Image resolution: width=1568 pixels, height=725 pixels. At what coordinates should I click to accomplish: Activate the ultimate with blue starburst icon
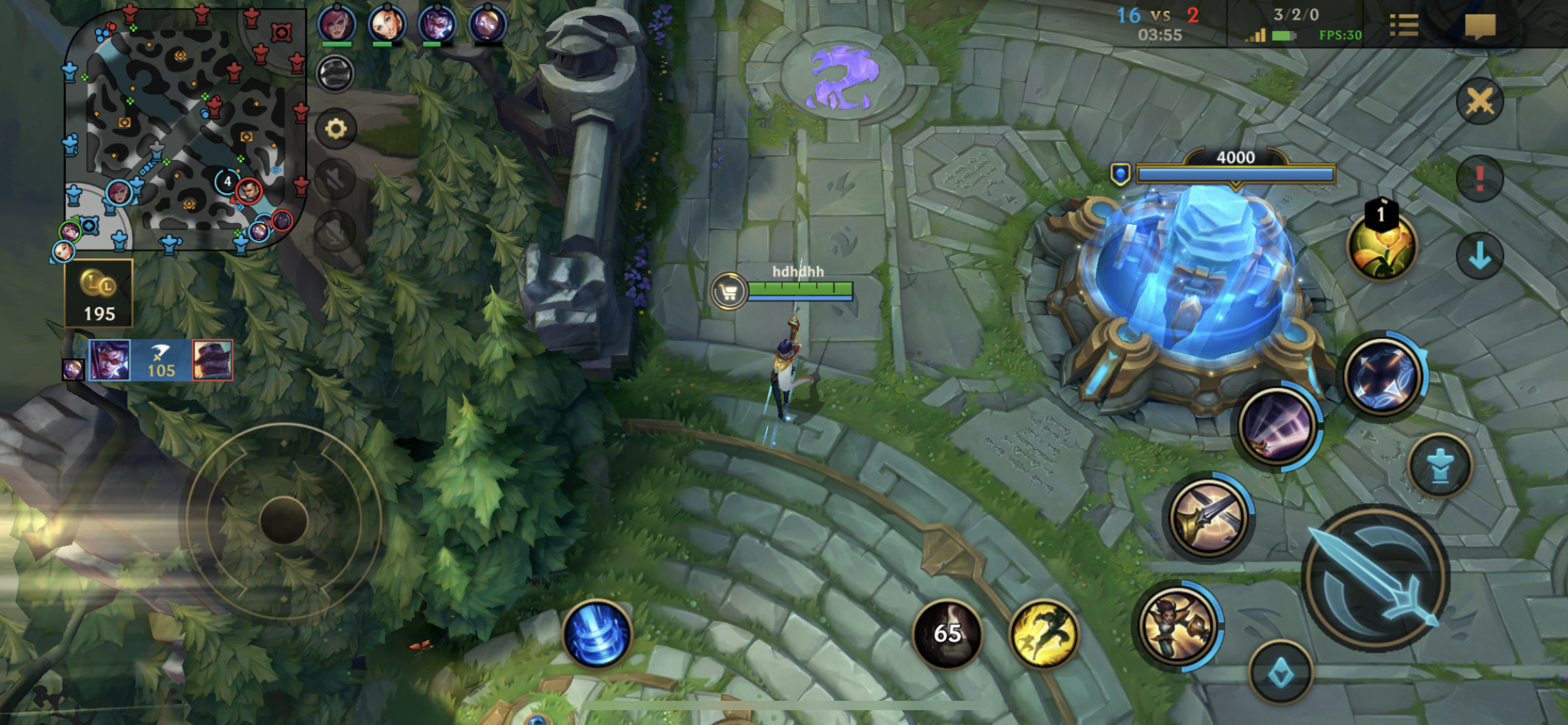(1382, 376)
